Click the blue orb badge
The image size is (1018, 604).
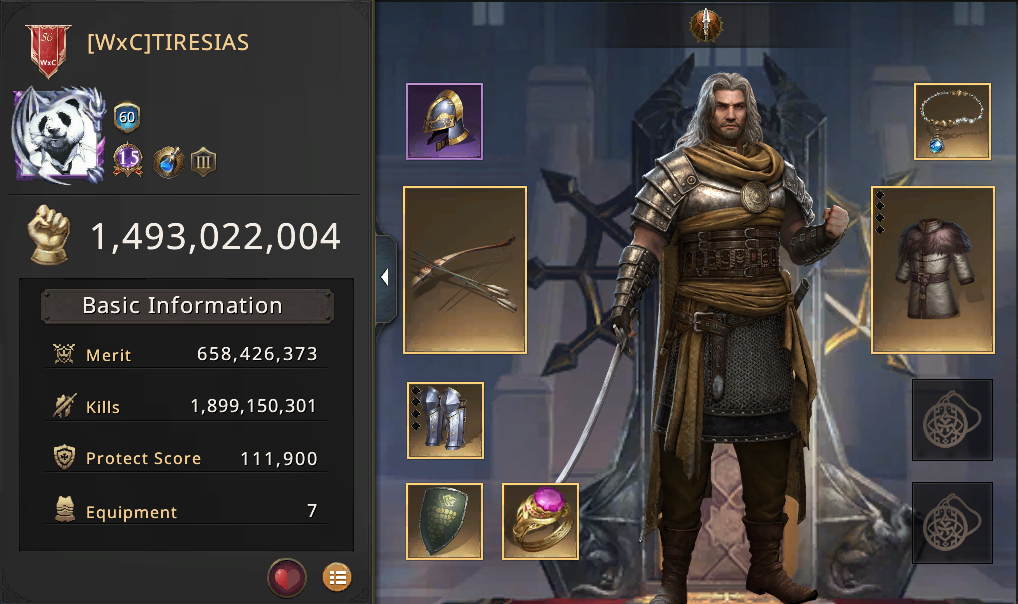click(x=167, y=161)
